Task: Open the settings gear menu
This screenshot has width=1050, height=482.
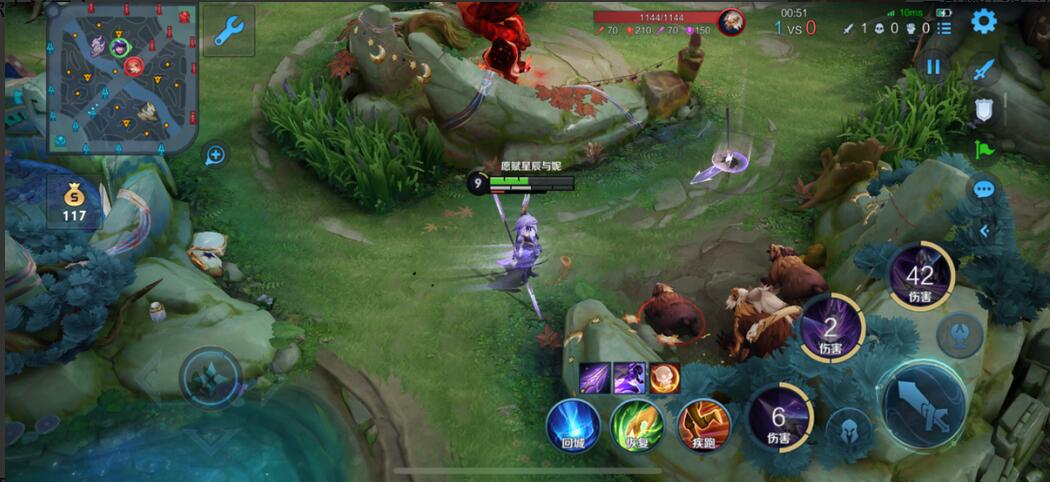Action: pyautogui.click(x=984, y=22)
